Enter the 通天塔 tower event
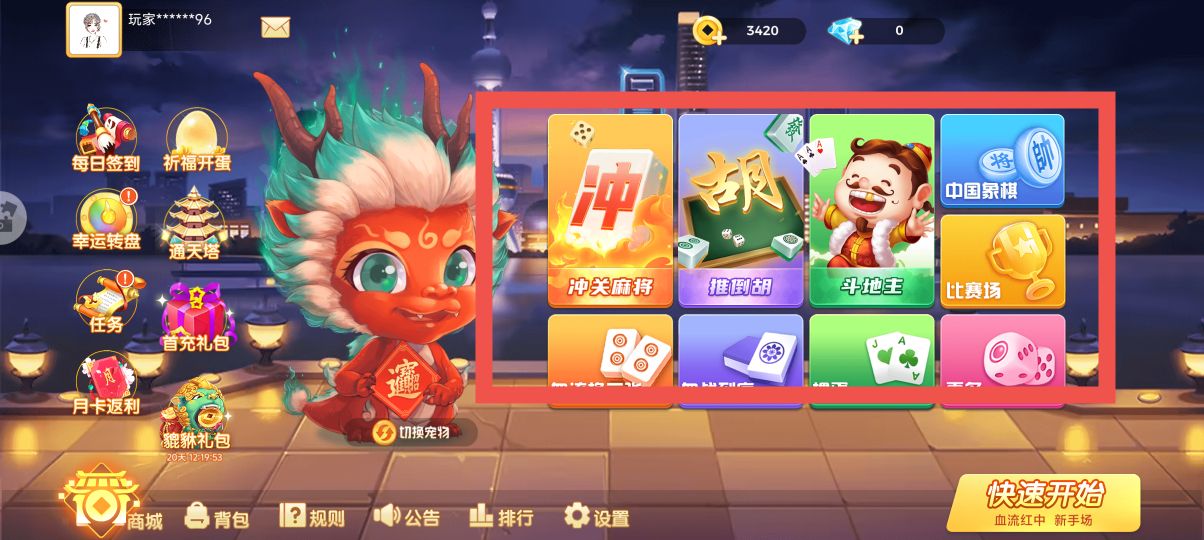This screenshot has height=540, width=1204. pos(192,222)
